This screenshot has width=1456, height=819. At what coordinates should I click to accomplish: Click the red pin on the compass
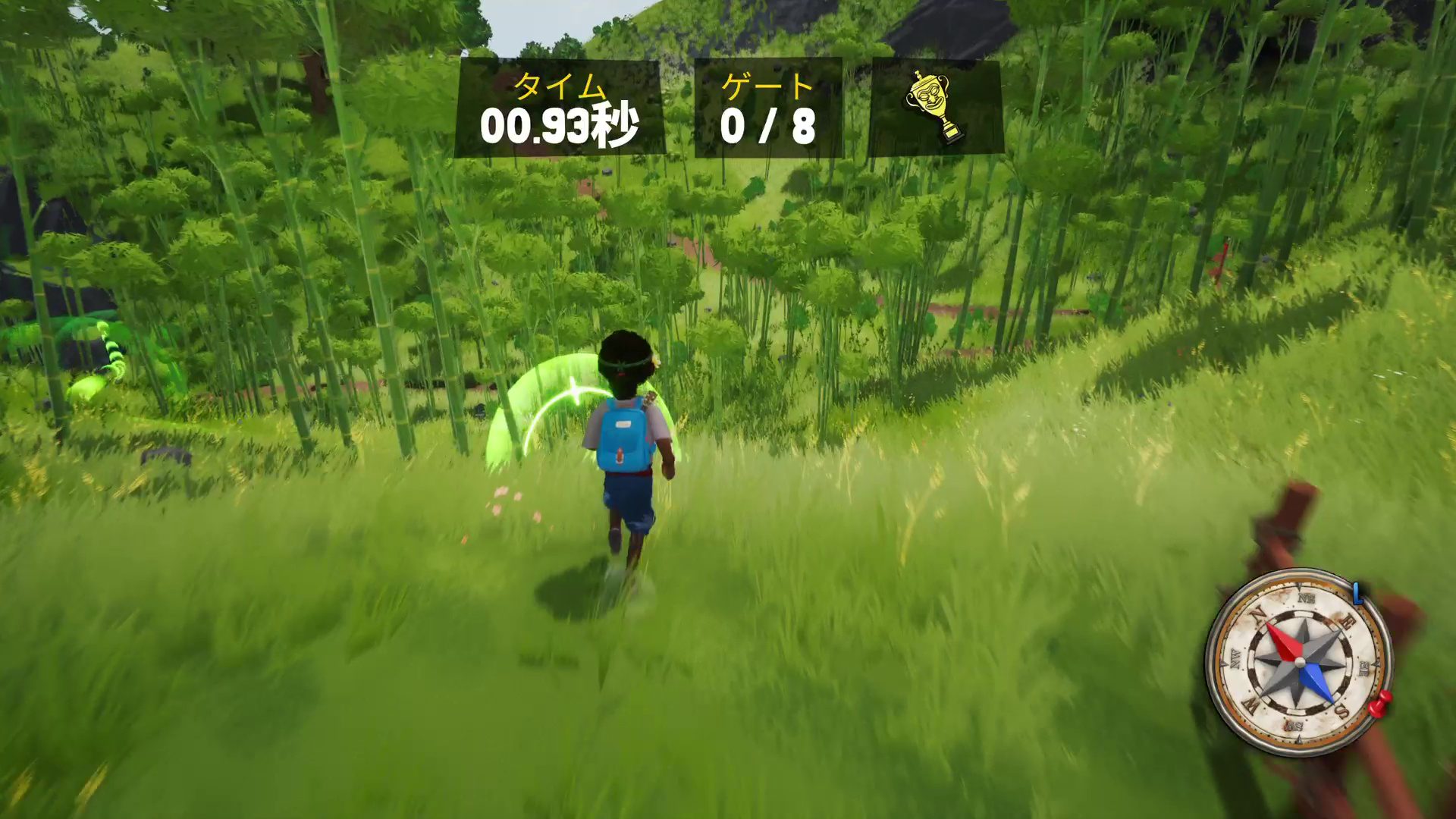point(1380,704)
